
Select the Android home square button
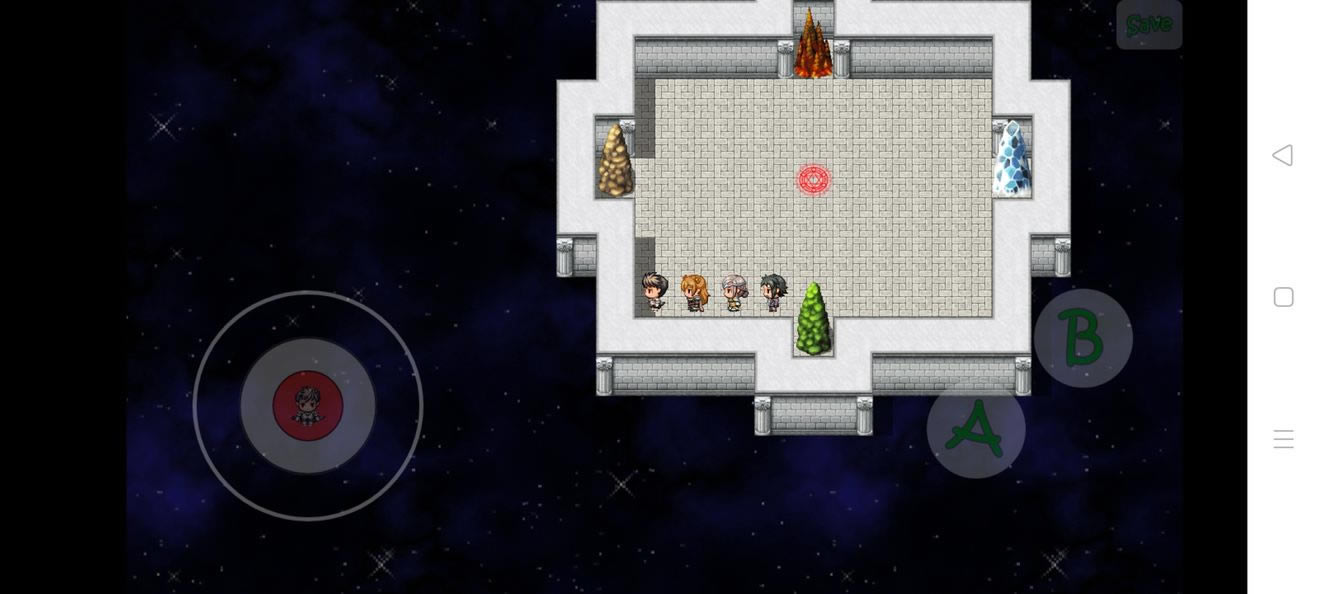coord(1283,297)
